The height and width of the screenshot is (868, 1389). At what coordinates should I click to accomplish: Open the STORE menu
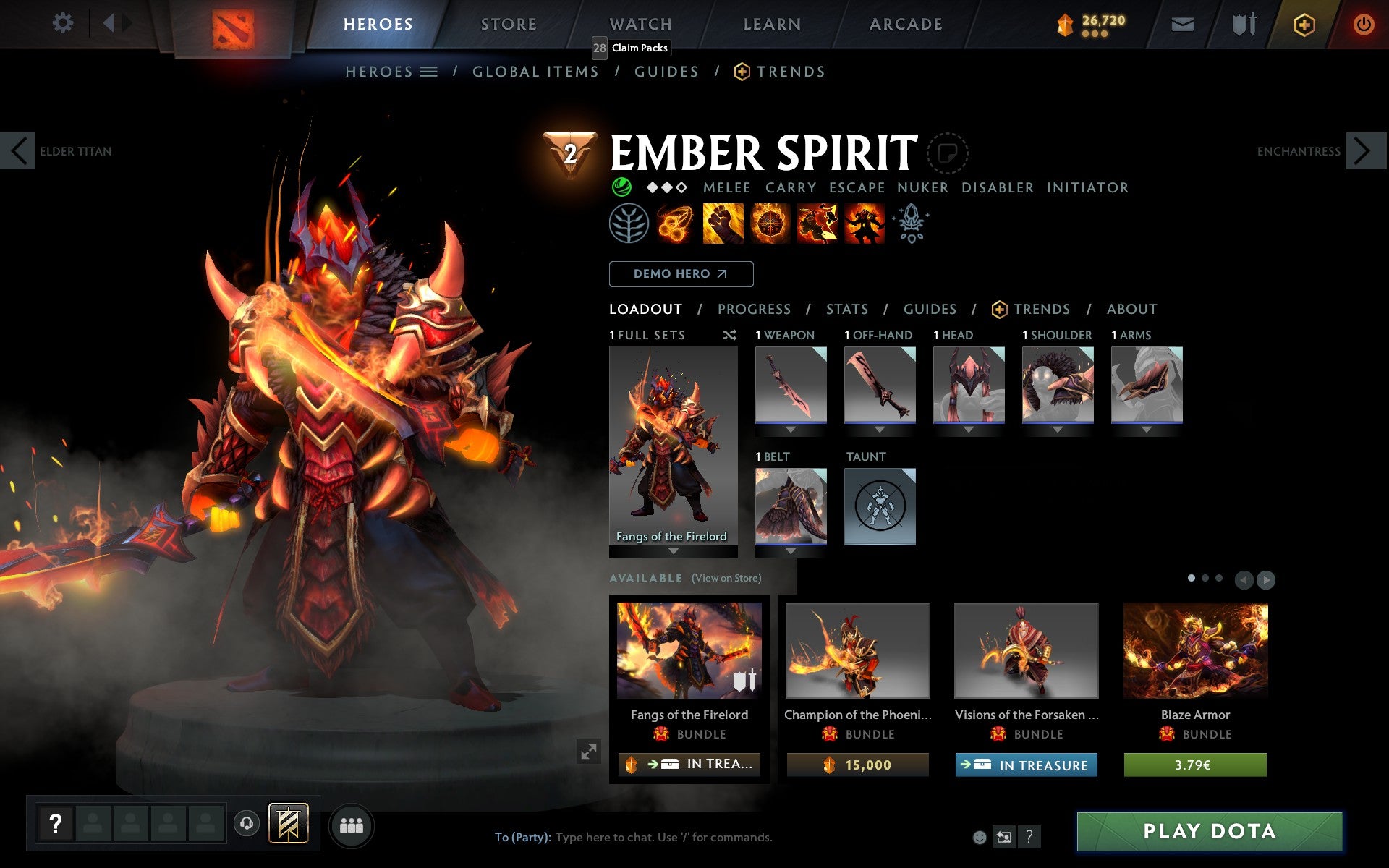pyautogui.click(x=508, y=24)
